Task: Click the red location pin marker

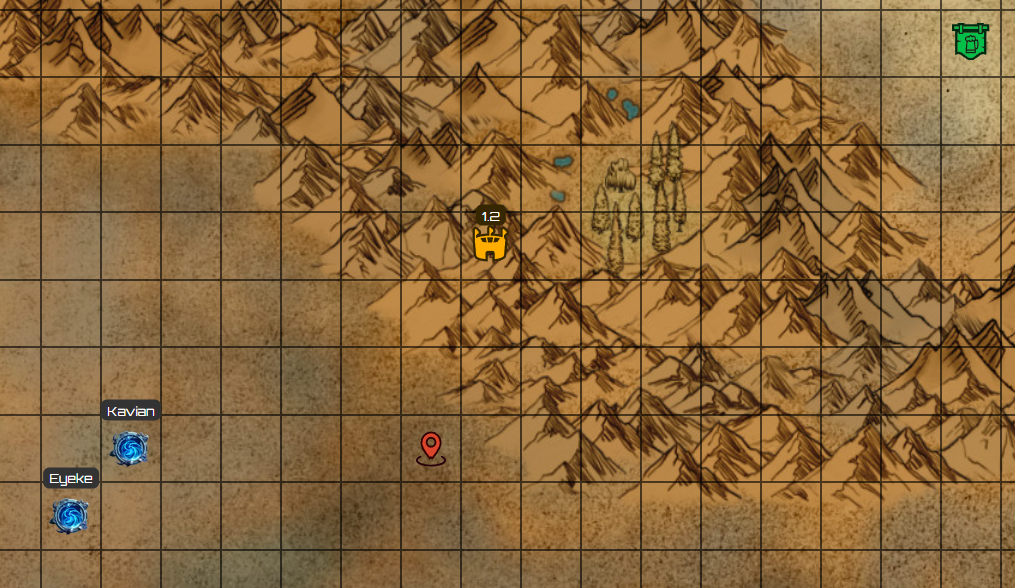Action: pyautogui.click(x=431, y=446)
